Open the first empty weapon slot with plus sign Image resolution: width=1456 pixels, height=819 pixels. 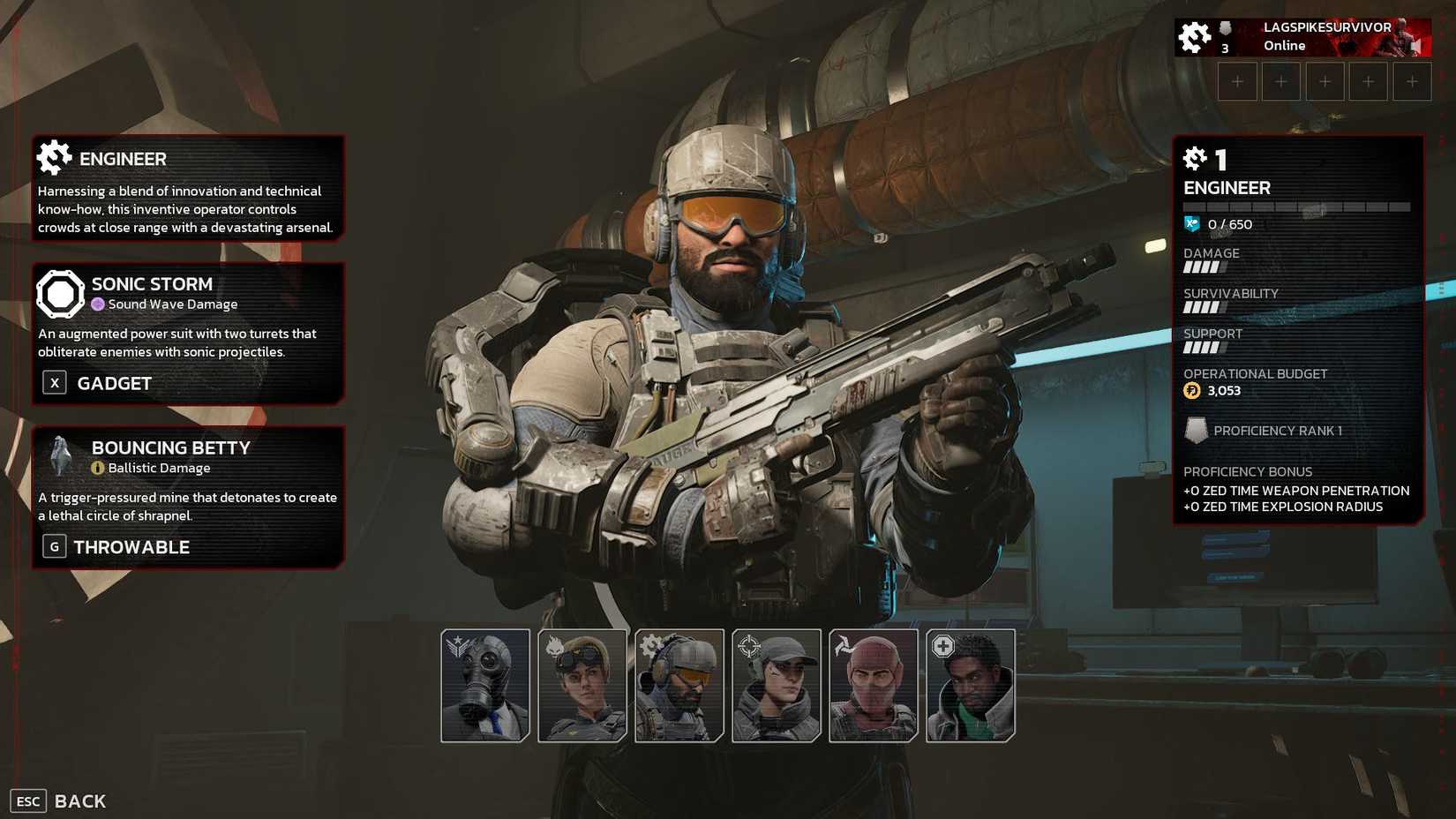(x=1237, y=80)
